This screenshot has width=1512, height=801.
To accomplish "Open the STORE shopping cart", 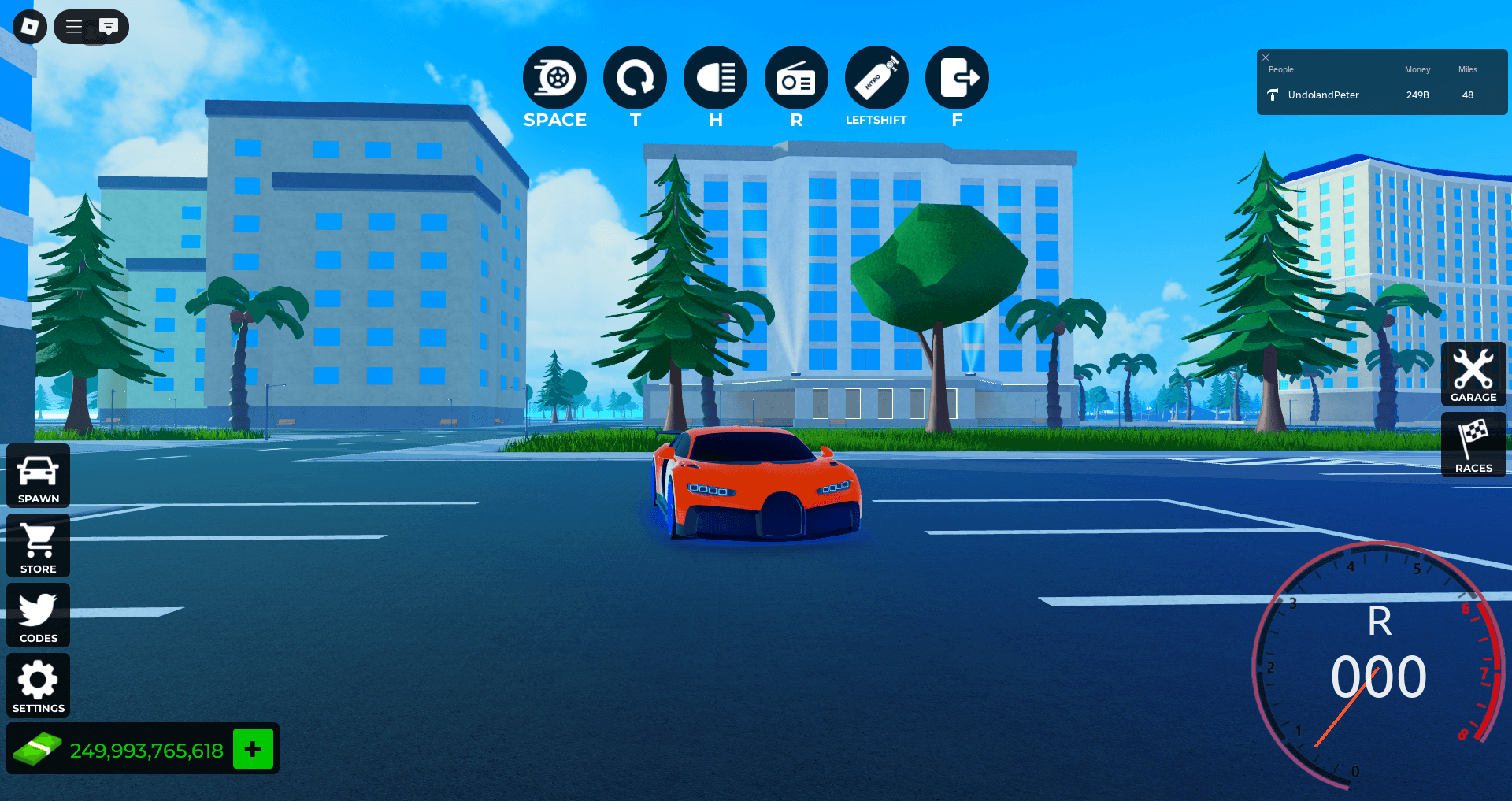I will coord(38,544).
